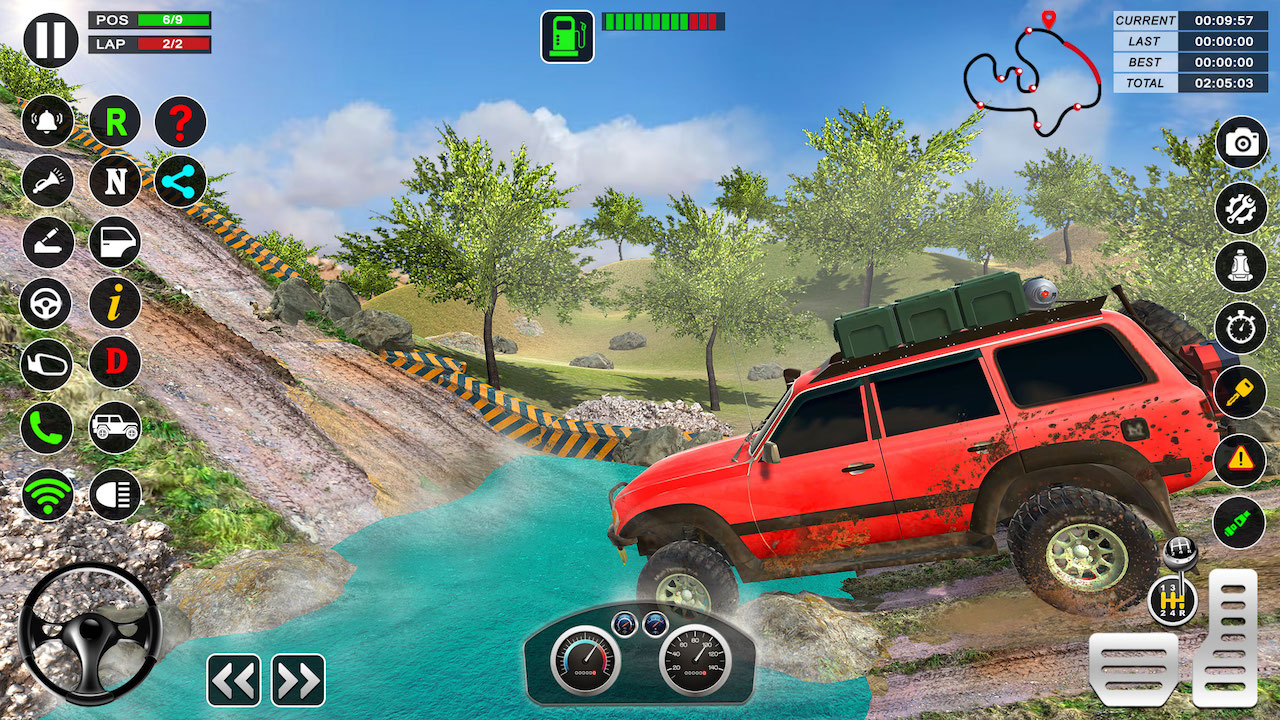The image size is (1280, 720).
Task: Open the in-game camera view
Action: tap(1240, 142)
